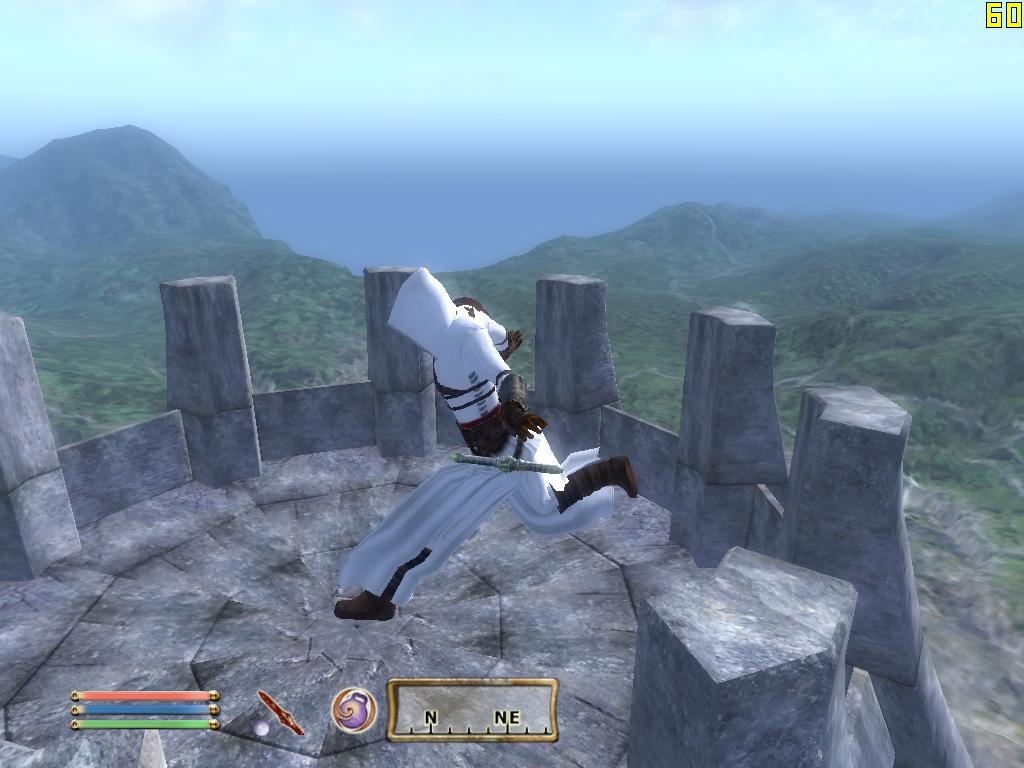Select the purple swirl active spell icon
The width and height of the screenshot is (1024, 768).
[x=354, y=710]
